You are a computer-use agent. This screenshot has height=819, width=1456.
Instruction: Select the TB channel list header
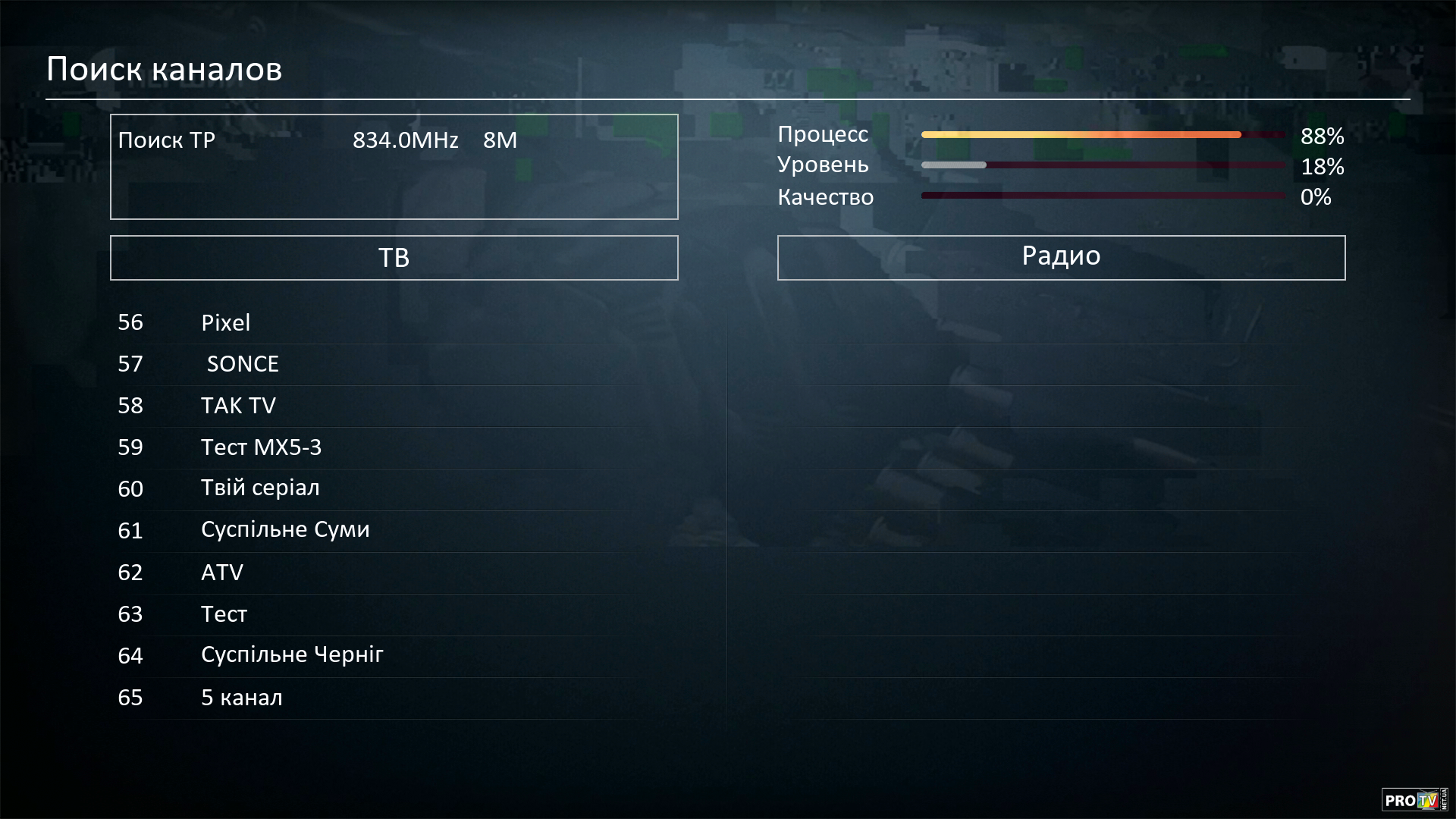tap(394, 258)
